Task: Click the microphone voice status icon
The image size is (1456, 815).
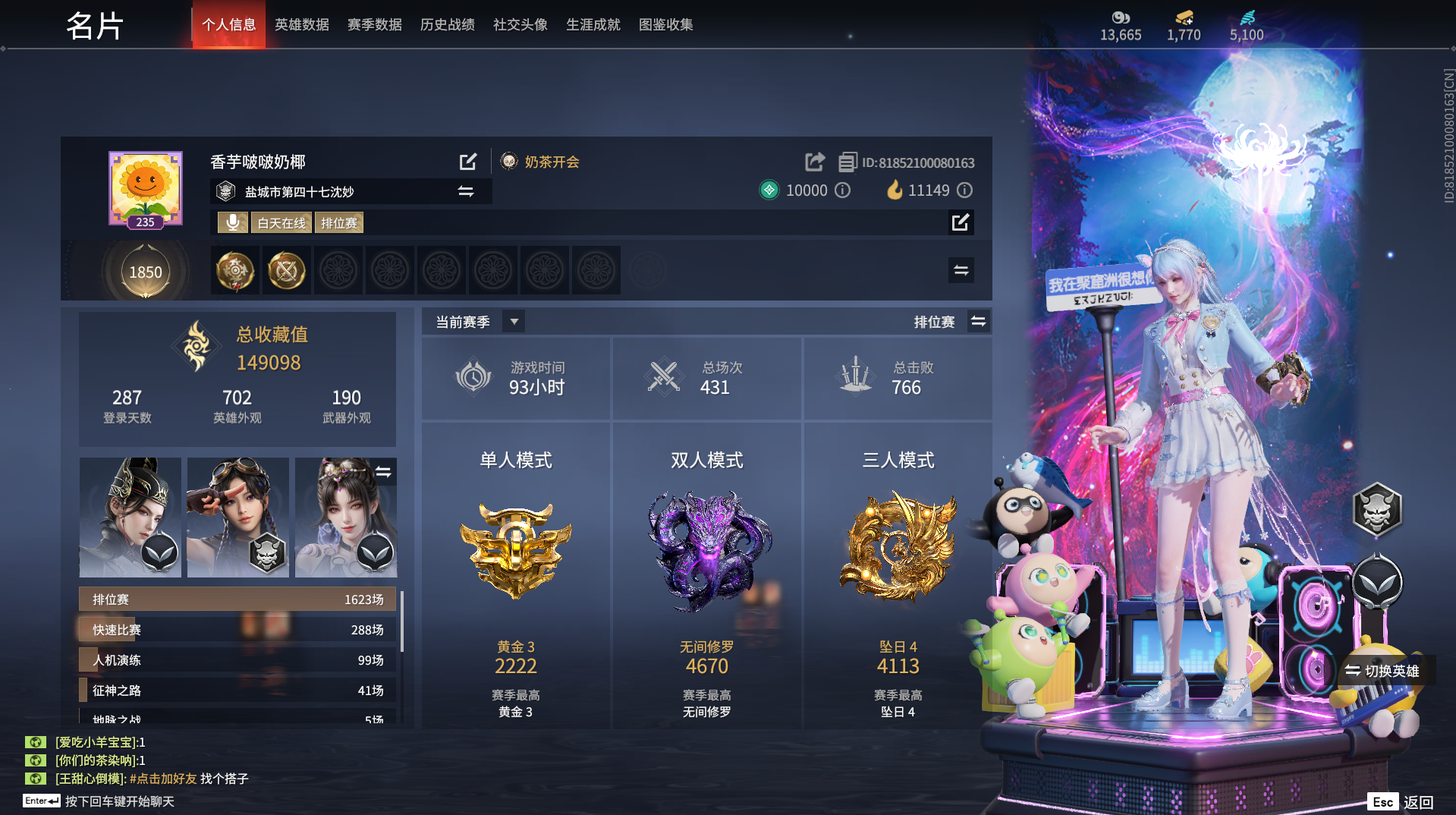Action: click(232, 222)
